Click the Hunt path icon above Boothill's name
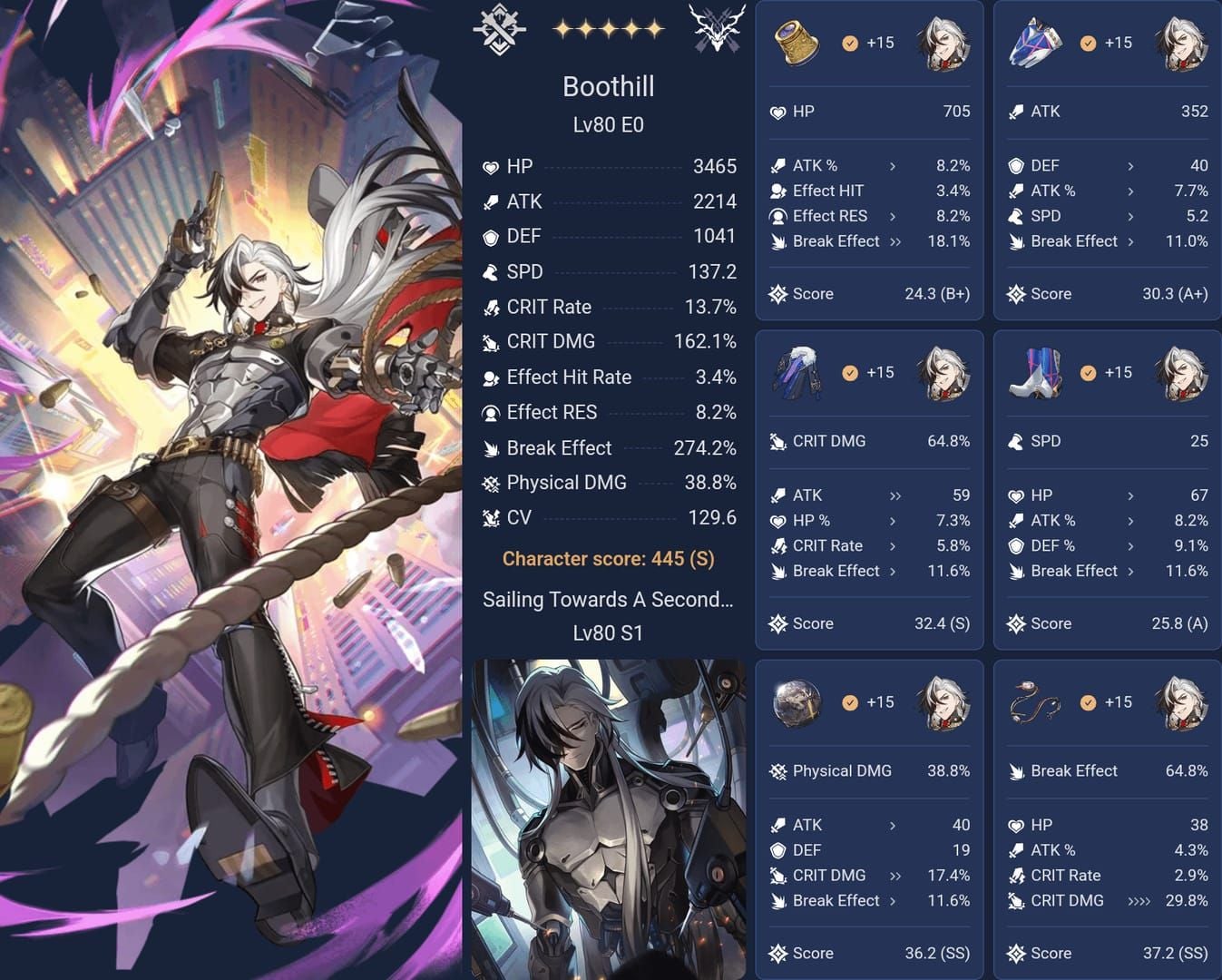Image resolution: width=1222 pixels, height=980 pixels. (497, 27)
